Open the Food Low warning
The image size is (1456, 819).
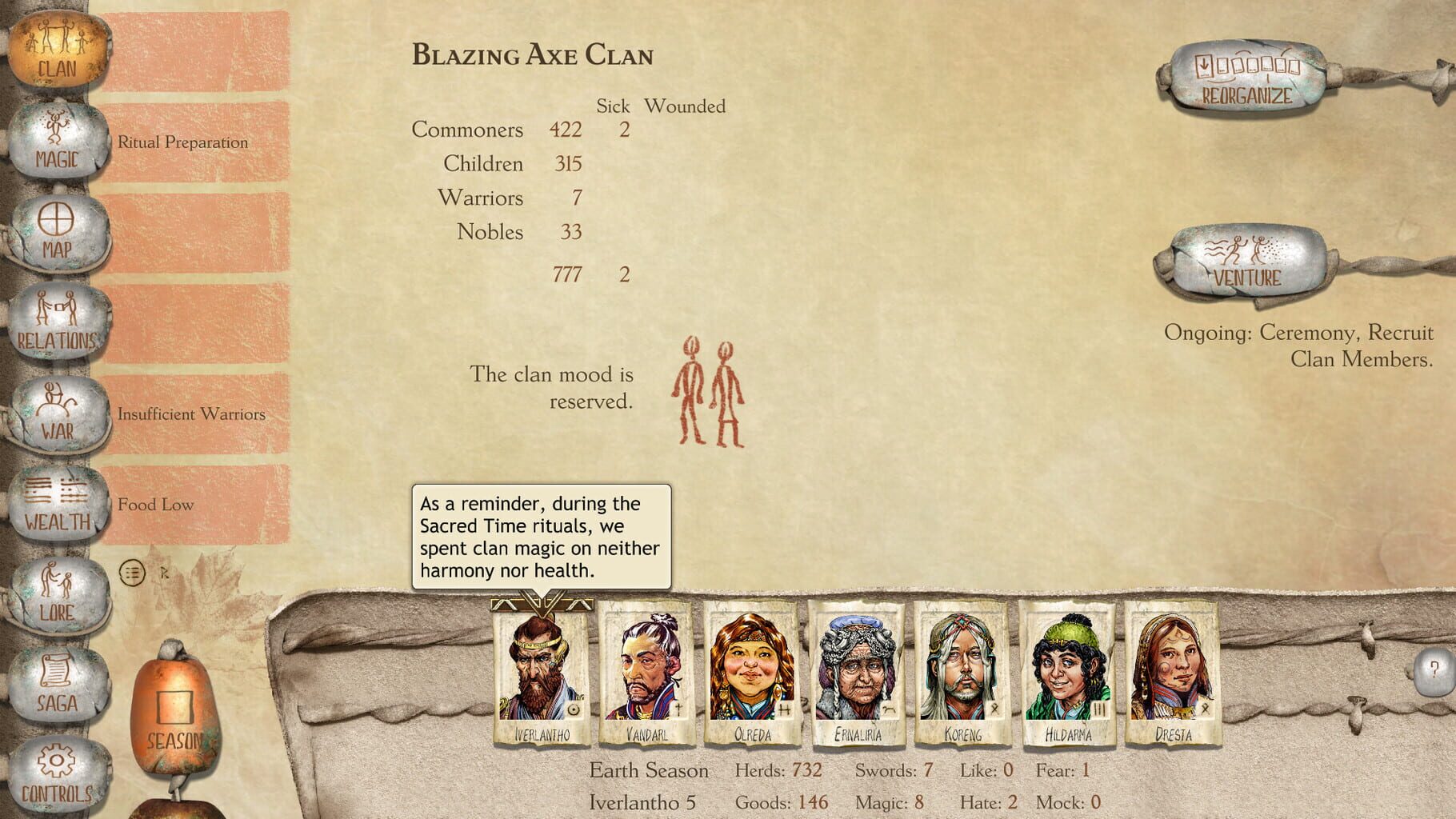tap(156, 504)
